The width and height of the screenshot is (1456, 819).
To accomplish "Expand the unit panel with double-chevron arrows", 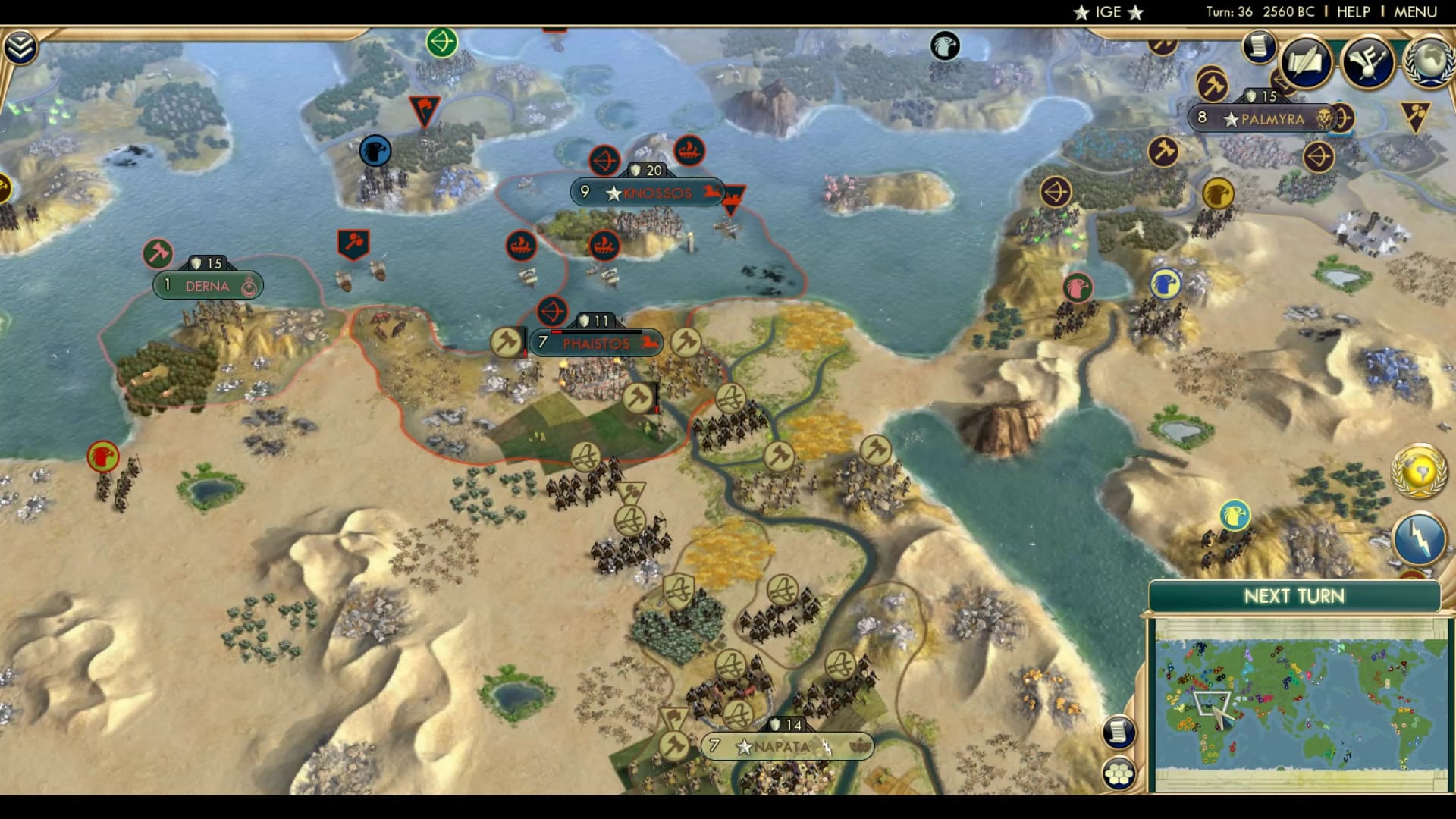I will pos(22,45).
